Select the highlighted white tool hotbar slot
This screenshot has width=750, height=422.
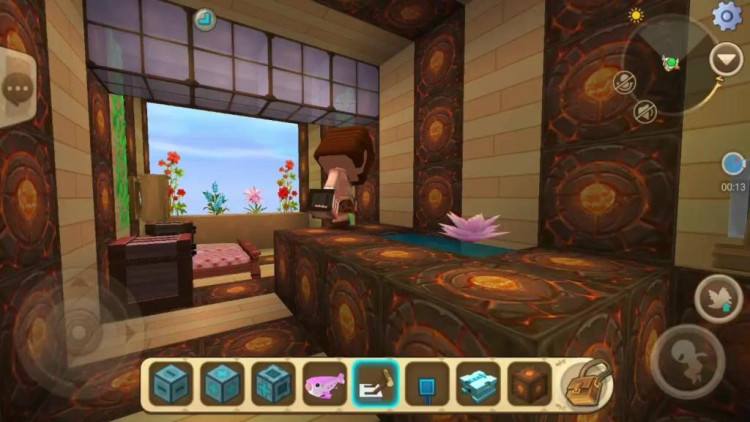(376, 383)
